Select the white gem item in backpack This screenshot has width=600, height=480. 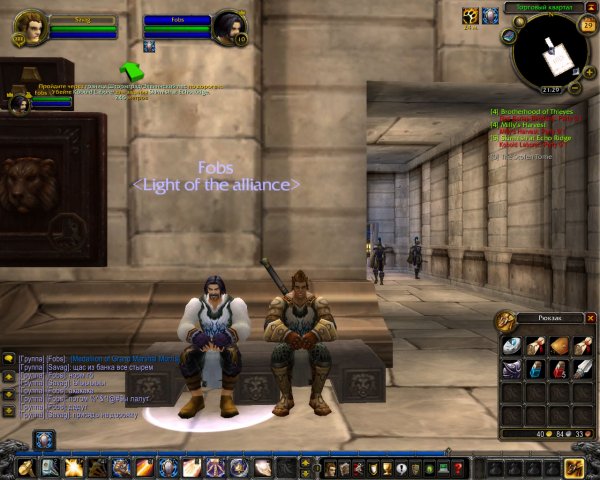point(512,346)
